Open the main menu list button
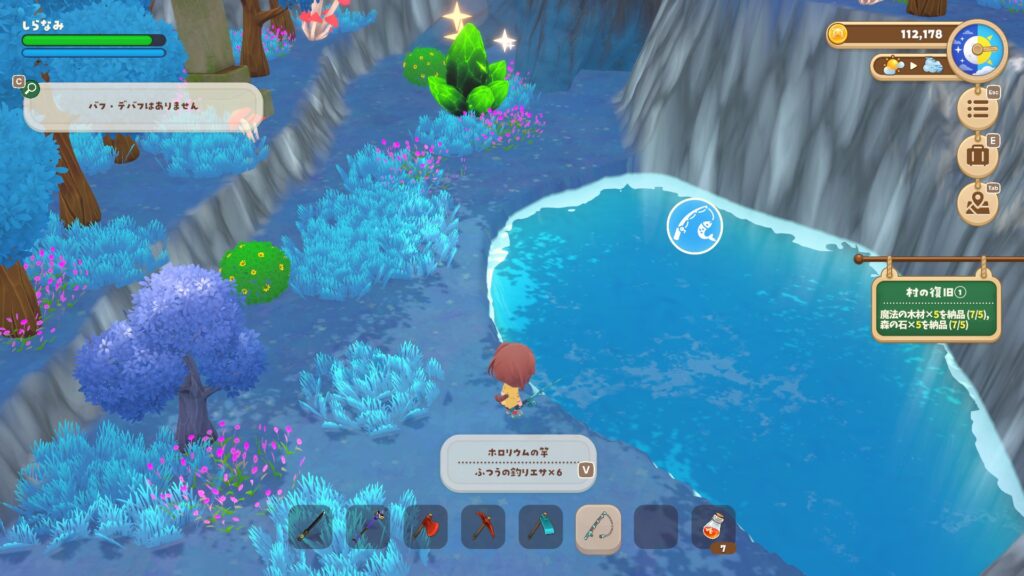This screenshot has height=576, width=1024. tap(977, 107)
